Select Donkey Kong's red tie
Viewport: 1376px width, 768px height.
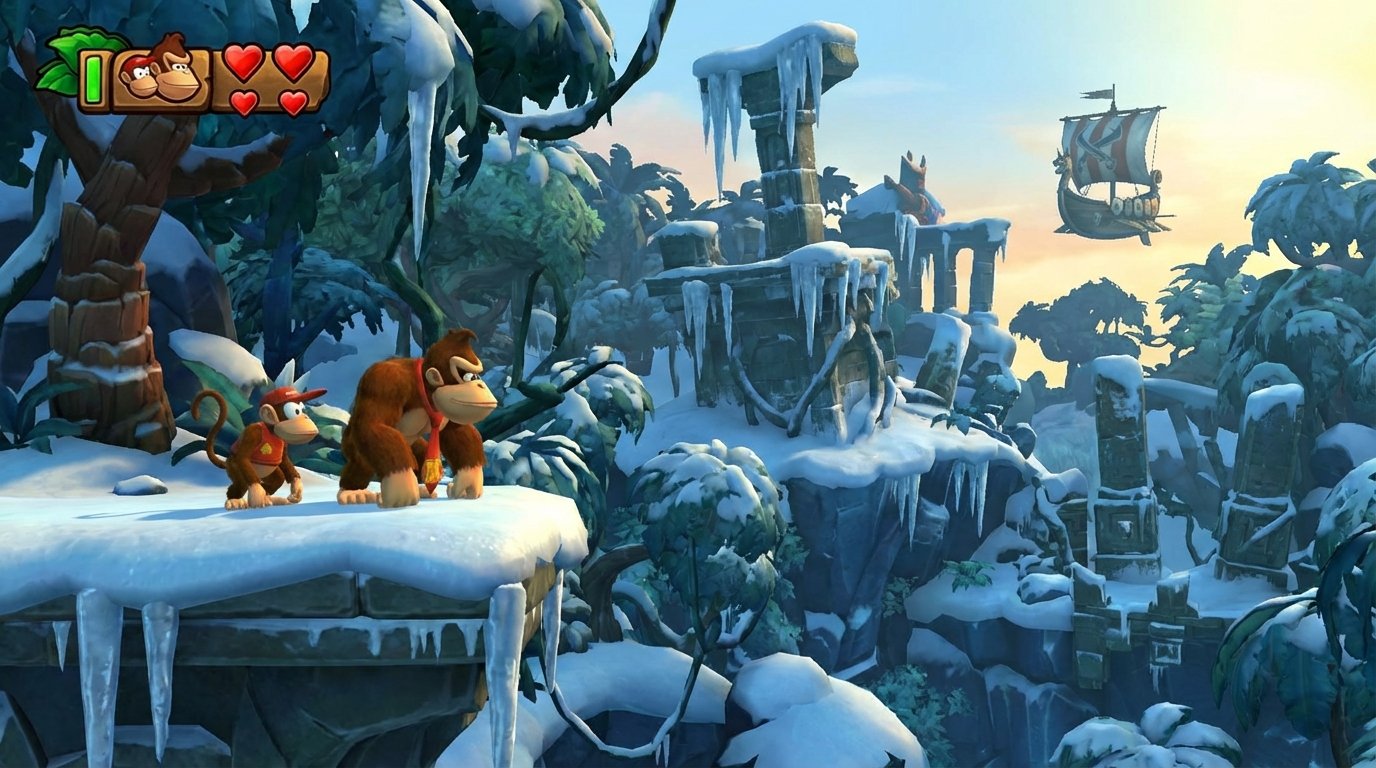click(432, 440)
